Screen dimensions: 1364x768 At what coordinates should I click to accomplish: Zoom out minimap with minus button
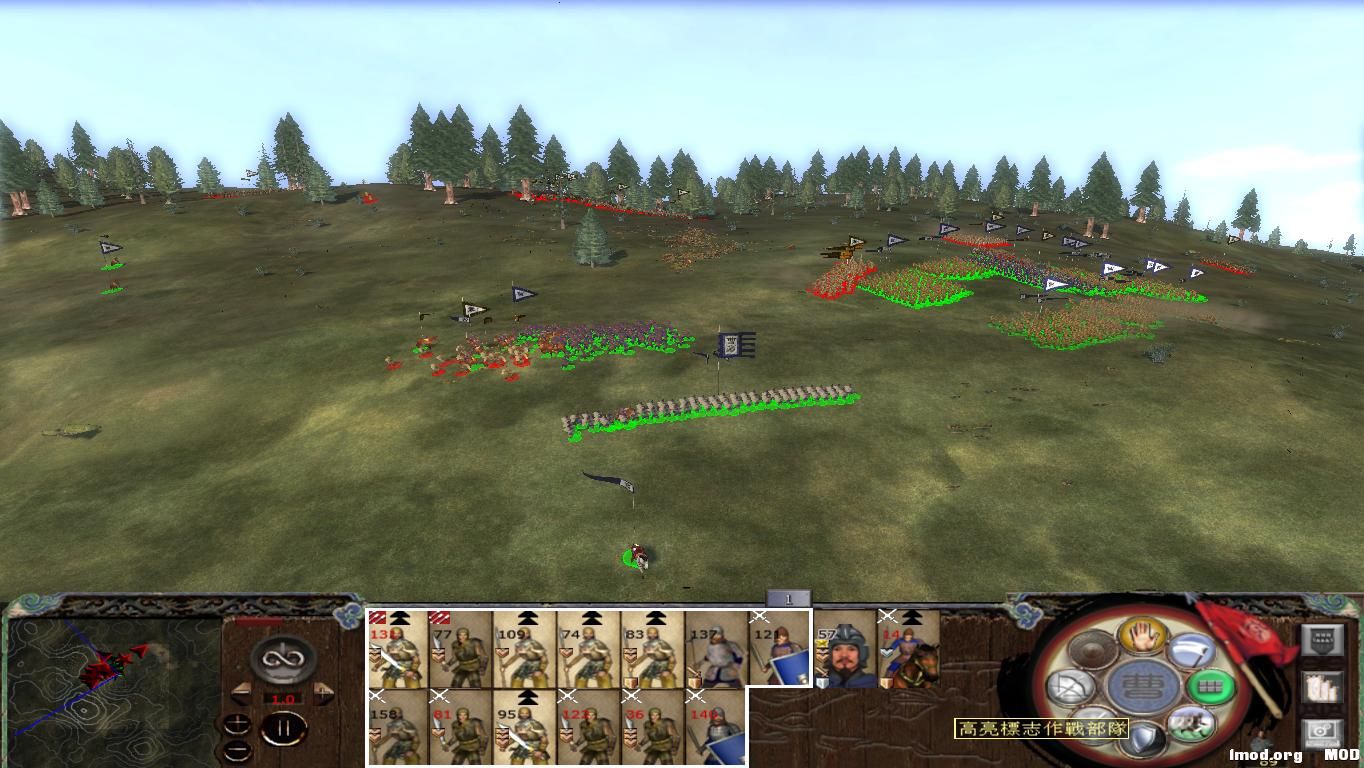tap(238, 751)
